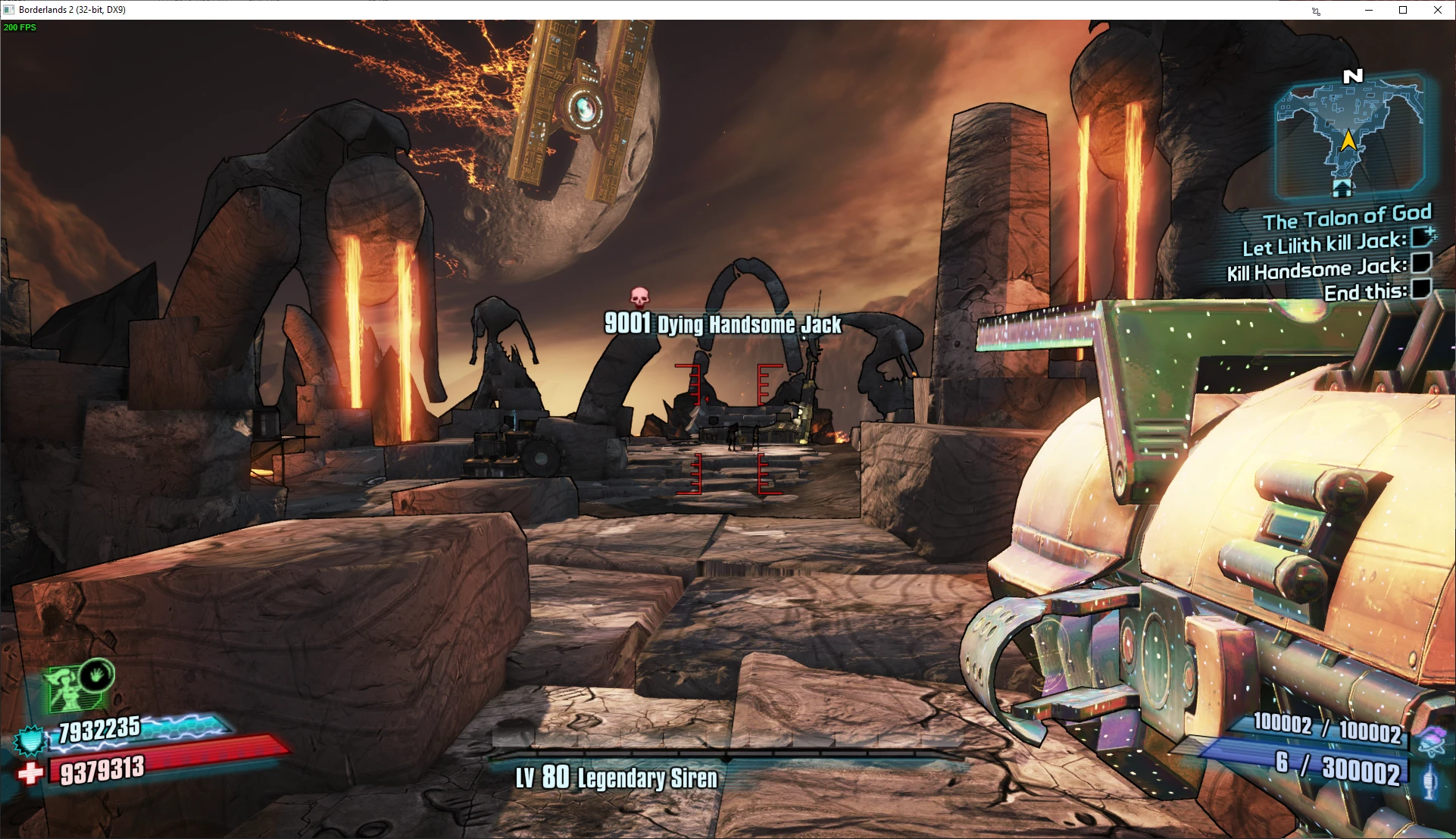
Task: Maximize the Borderlands 2 window
Action: [x=1403, y=10]
